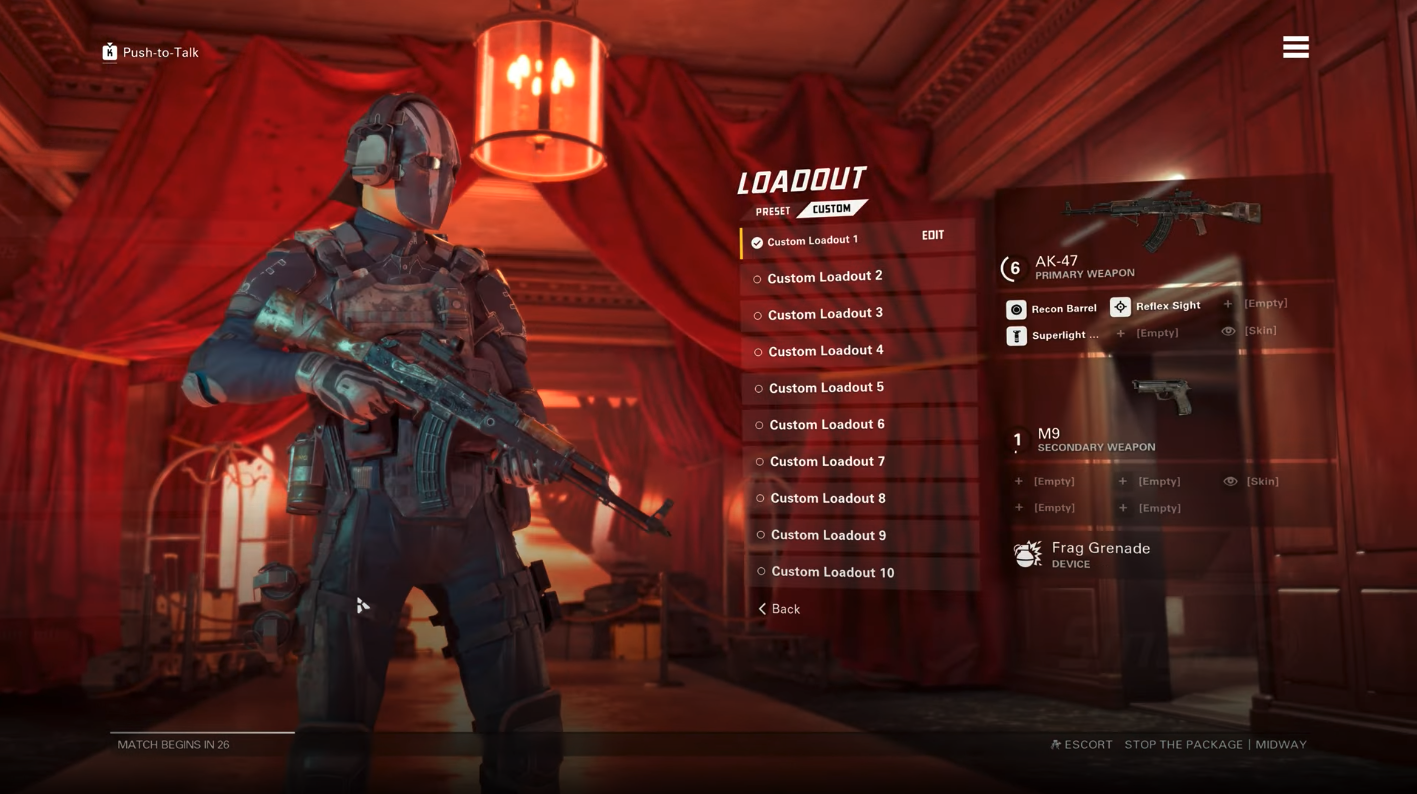Screen dimensions: 1417x794
Task: Click the Escort mode icon near bottom right
Action: click(x=1055, y=744)
